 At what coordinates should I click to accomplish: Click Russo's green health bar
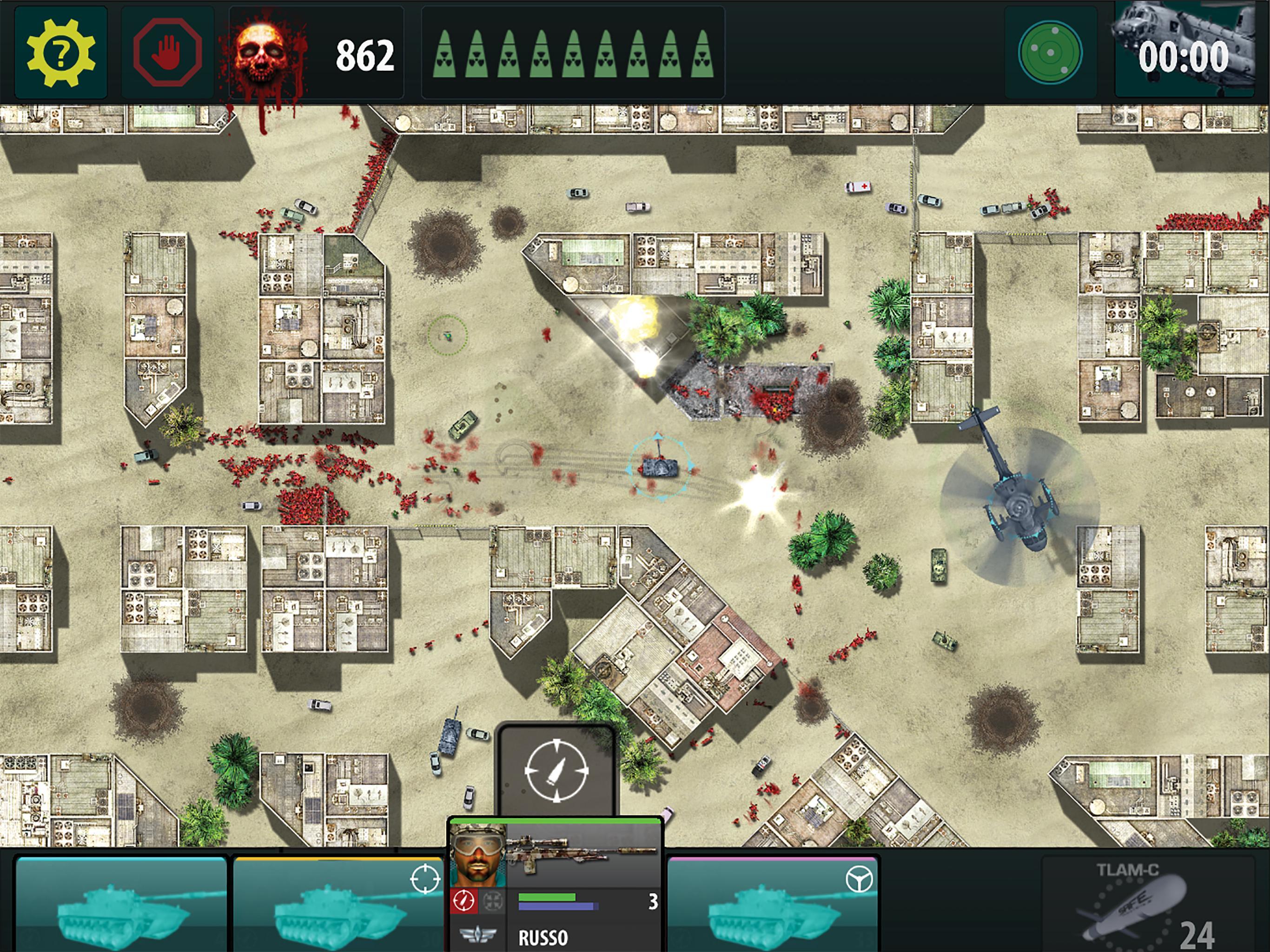[547, 896]
